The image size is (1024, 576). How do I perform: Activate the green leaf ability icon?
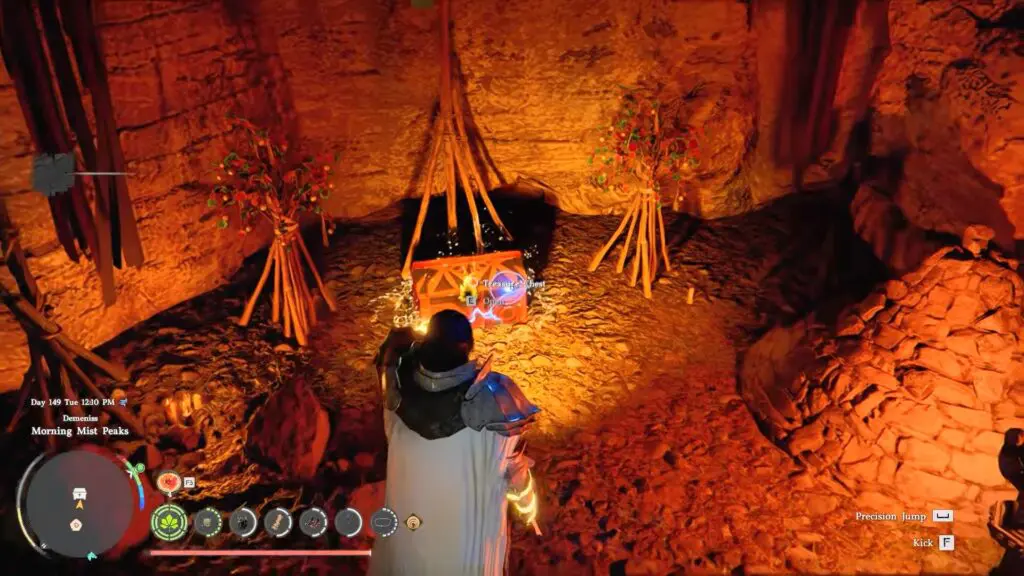tap(168, 521)
